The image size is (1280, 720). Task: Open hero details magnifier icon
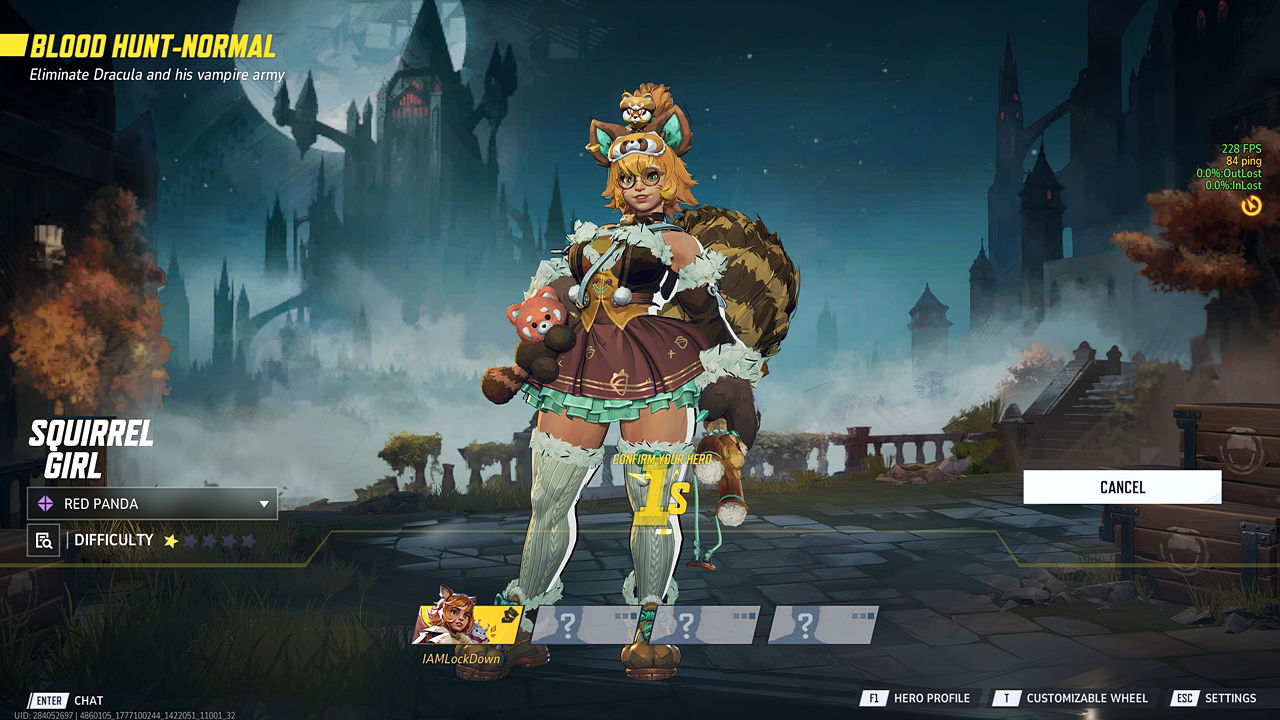(43, 541)
